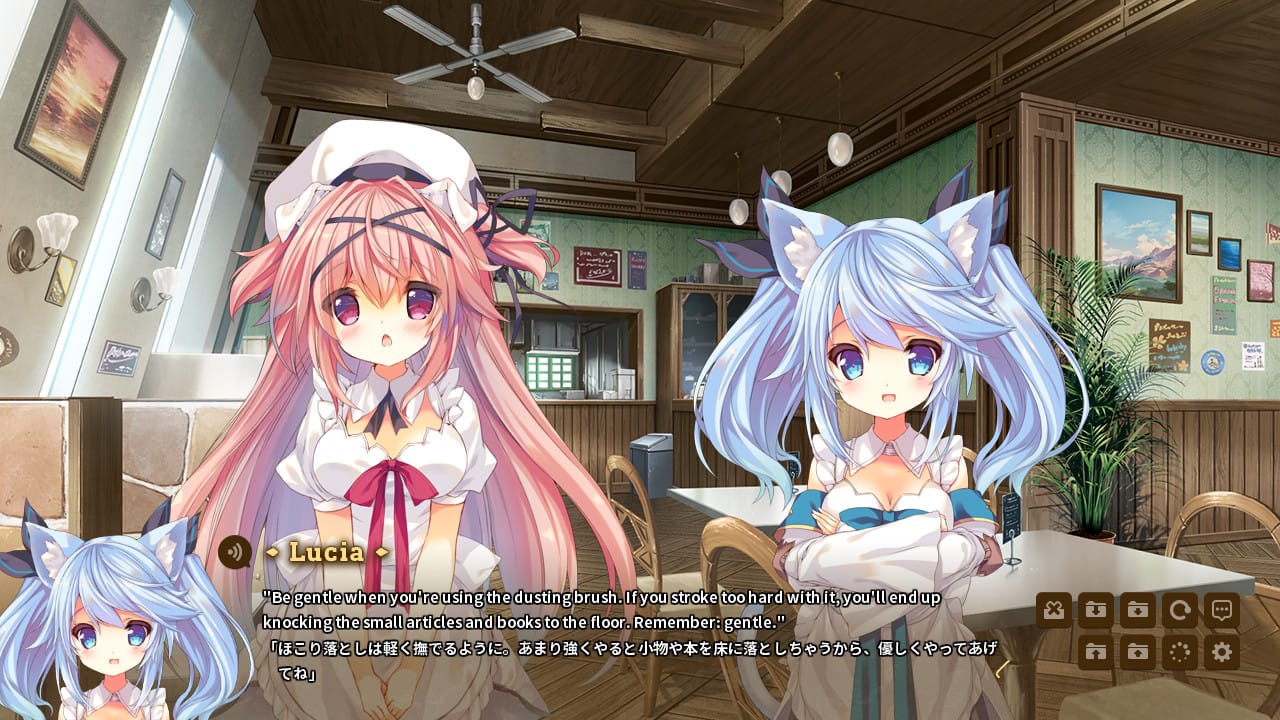Enable auto-read with the dotted circle icon
Screen dimensions: 1280x720
1178,650
